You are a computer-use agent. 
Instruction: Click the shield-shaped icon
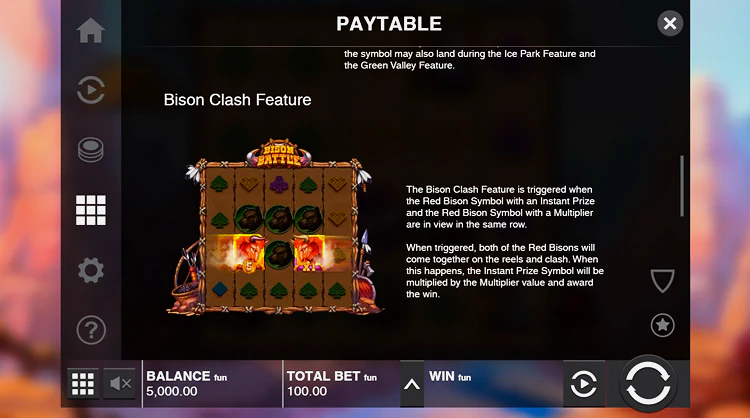click(662, 281)
